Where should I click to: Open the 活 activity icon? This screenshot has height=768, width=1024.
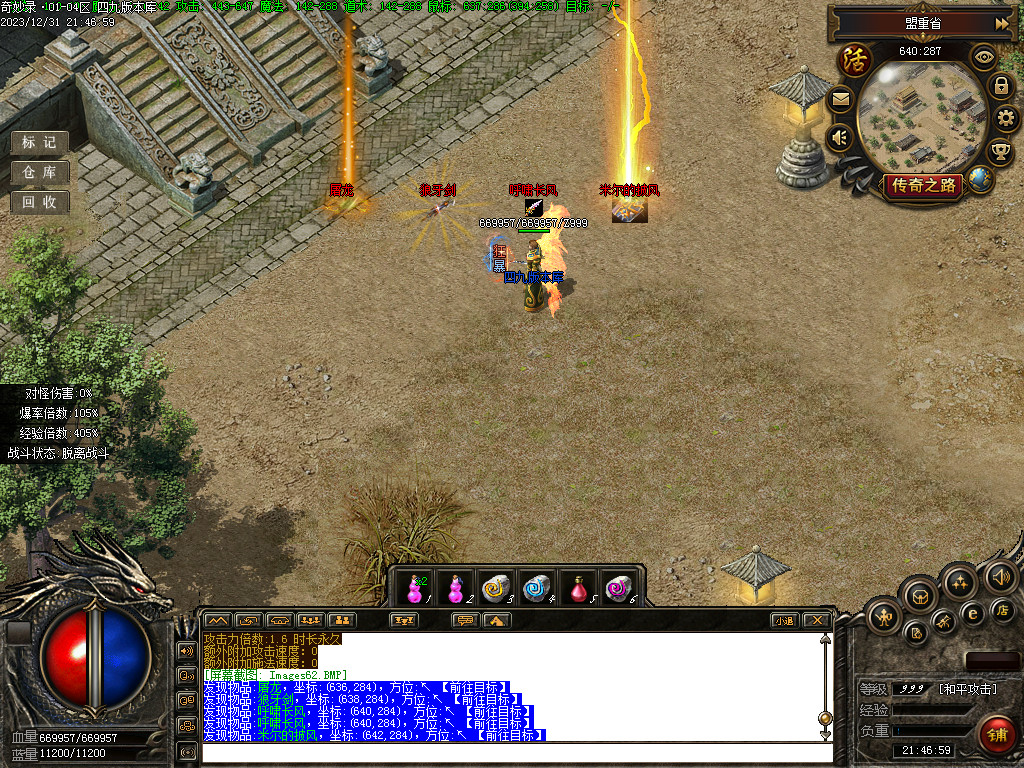click(x=855, y=60)
